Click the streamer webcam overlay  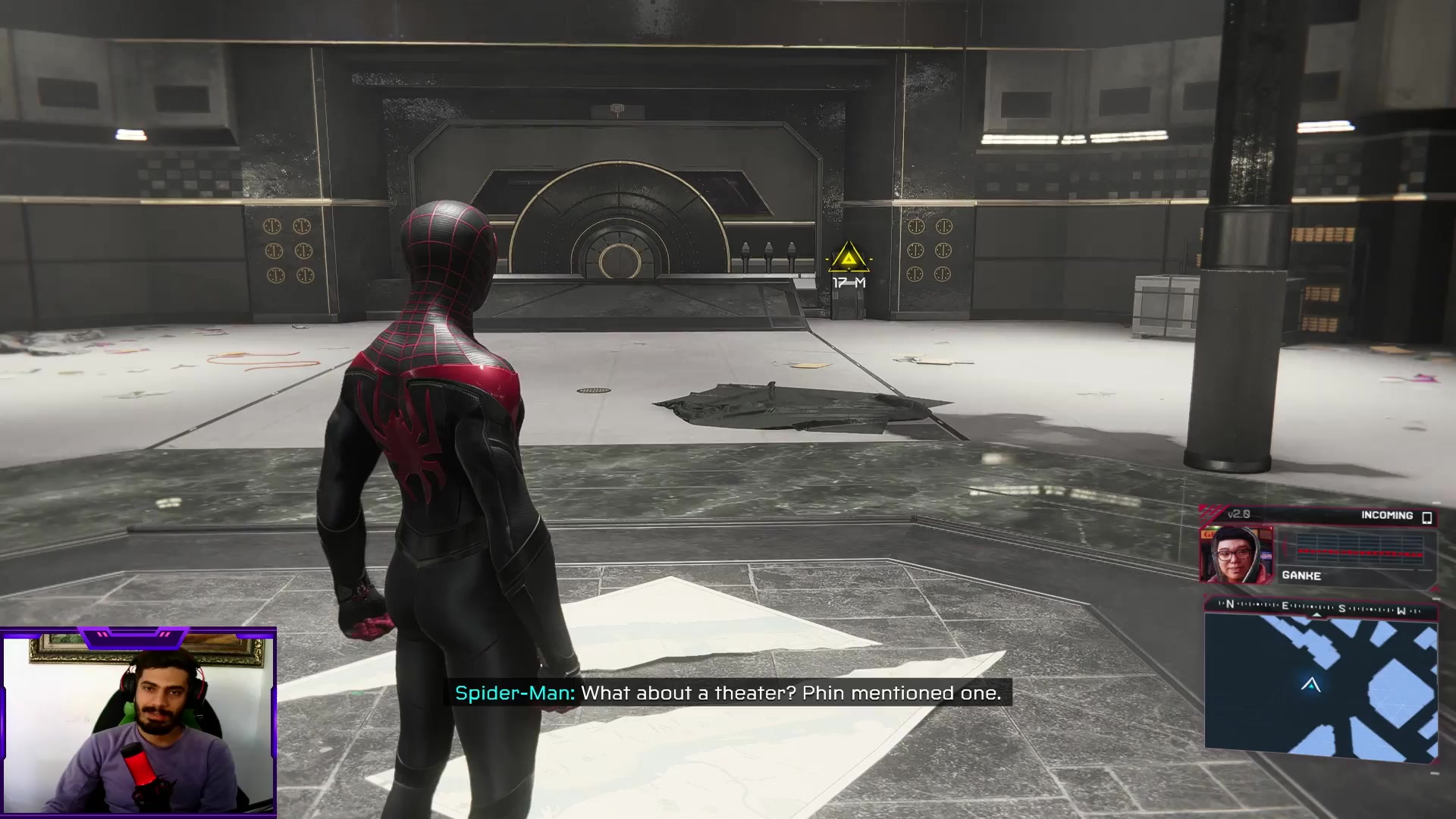139,723
